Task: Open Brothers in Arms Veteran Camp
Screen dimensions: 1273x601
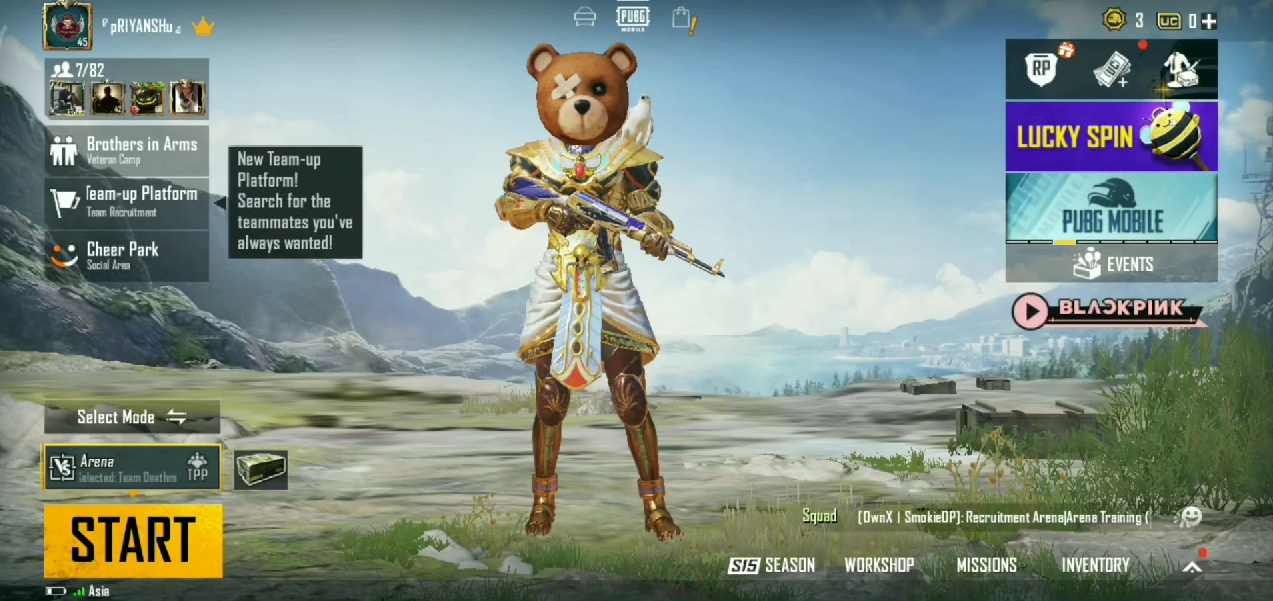Action: [127, 151]
